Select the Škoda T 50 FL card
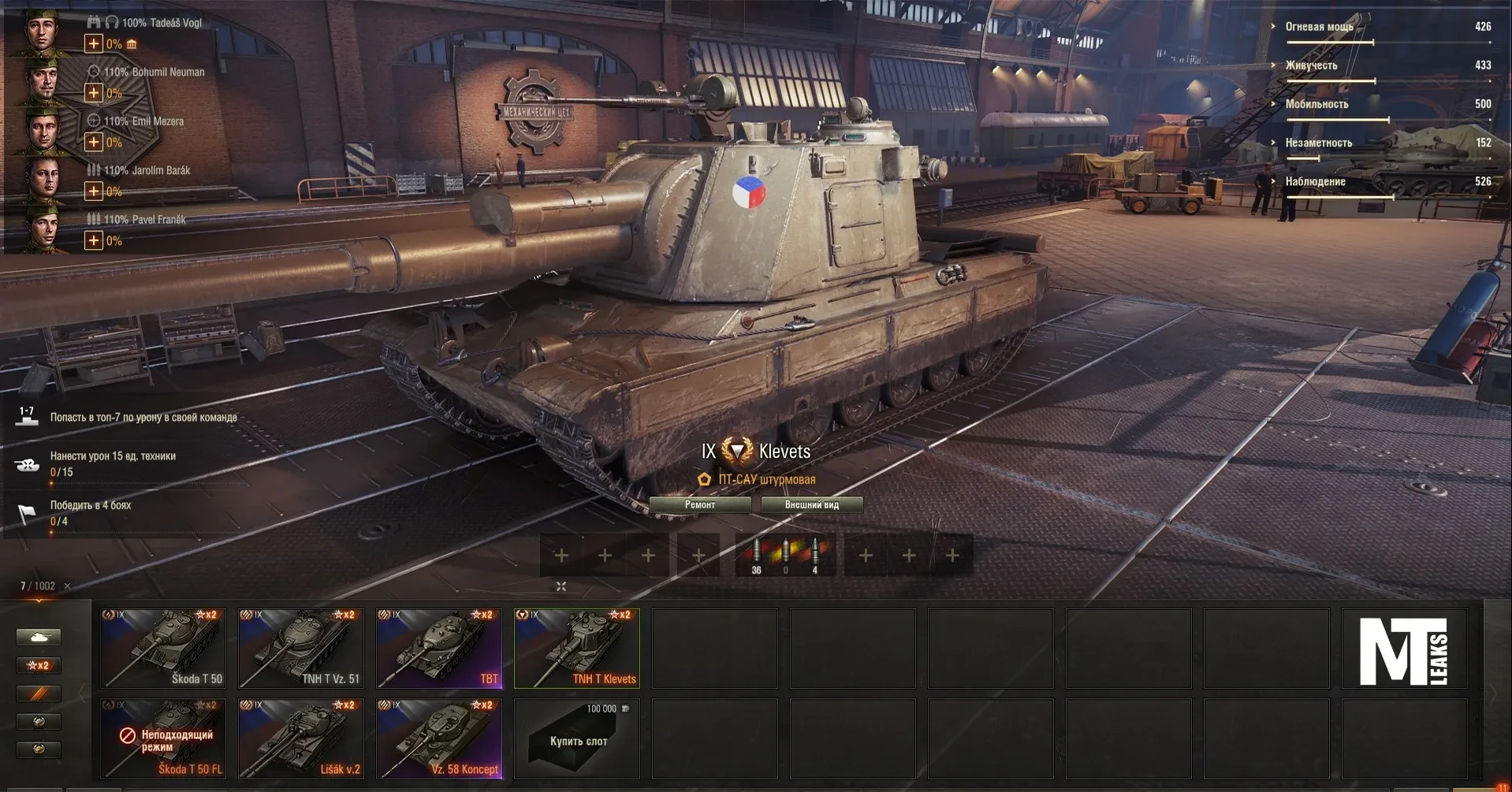Screen dimensions: 1512x792 163,739
